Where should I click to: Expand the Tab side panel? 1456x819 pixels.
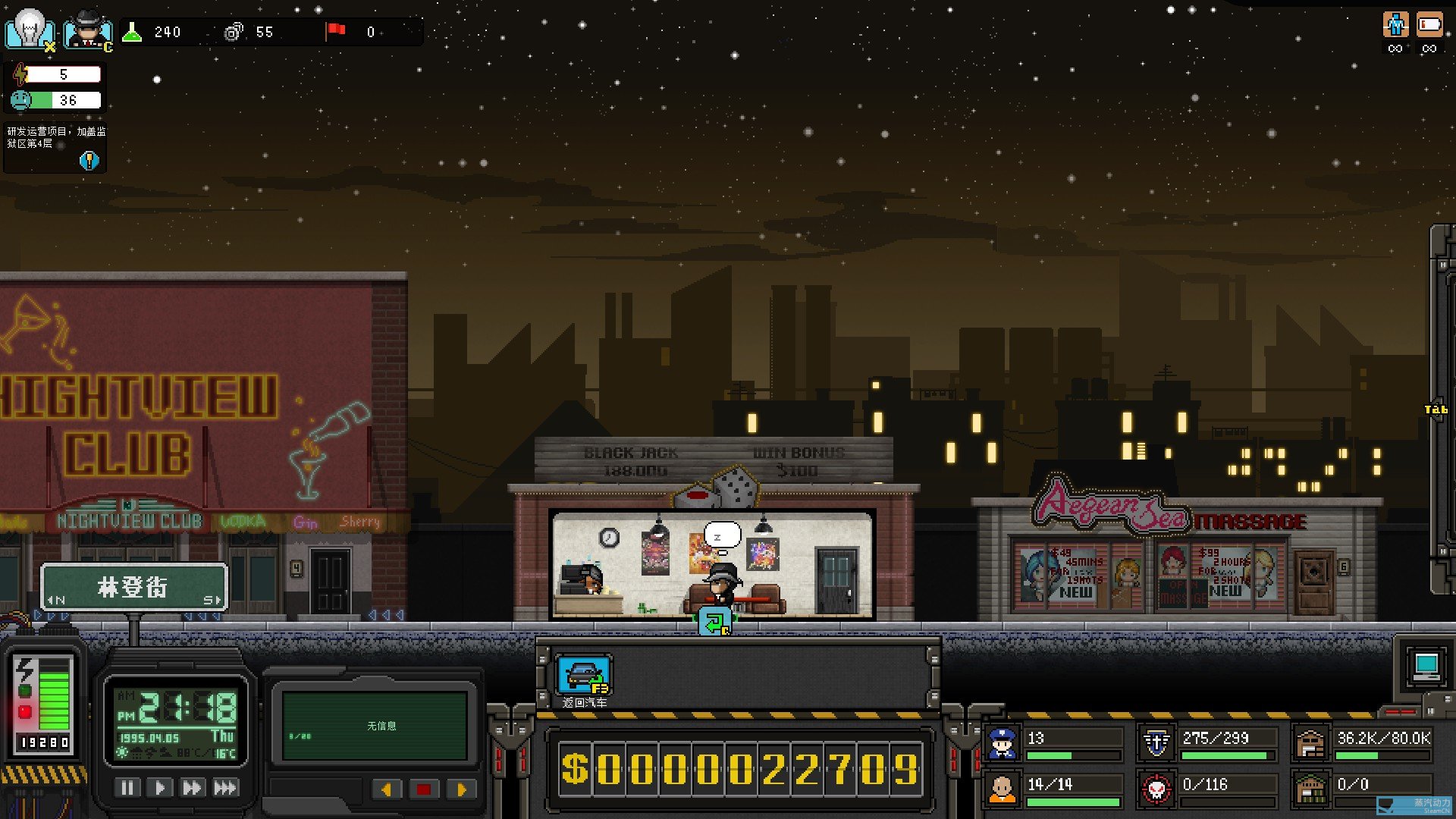[1436, 409]
